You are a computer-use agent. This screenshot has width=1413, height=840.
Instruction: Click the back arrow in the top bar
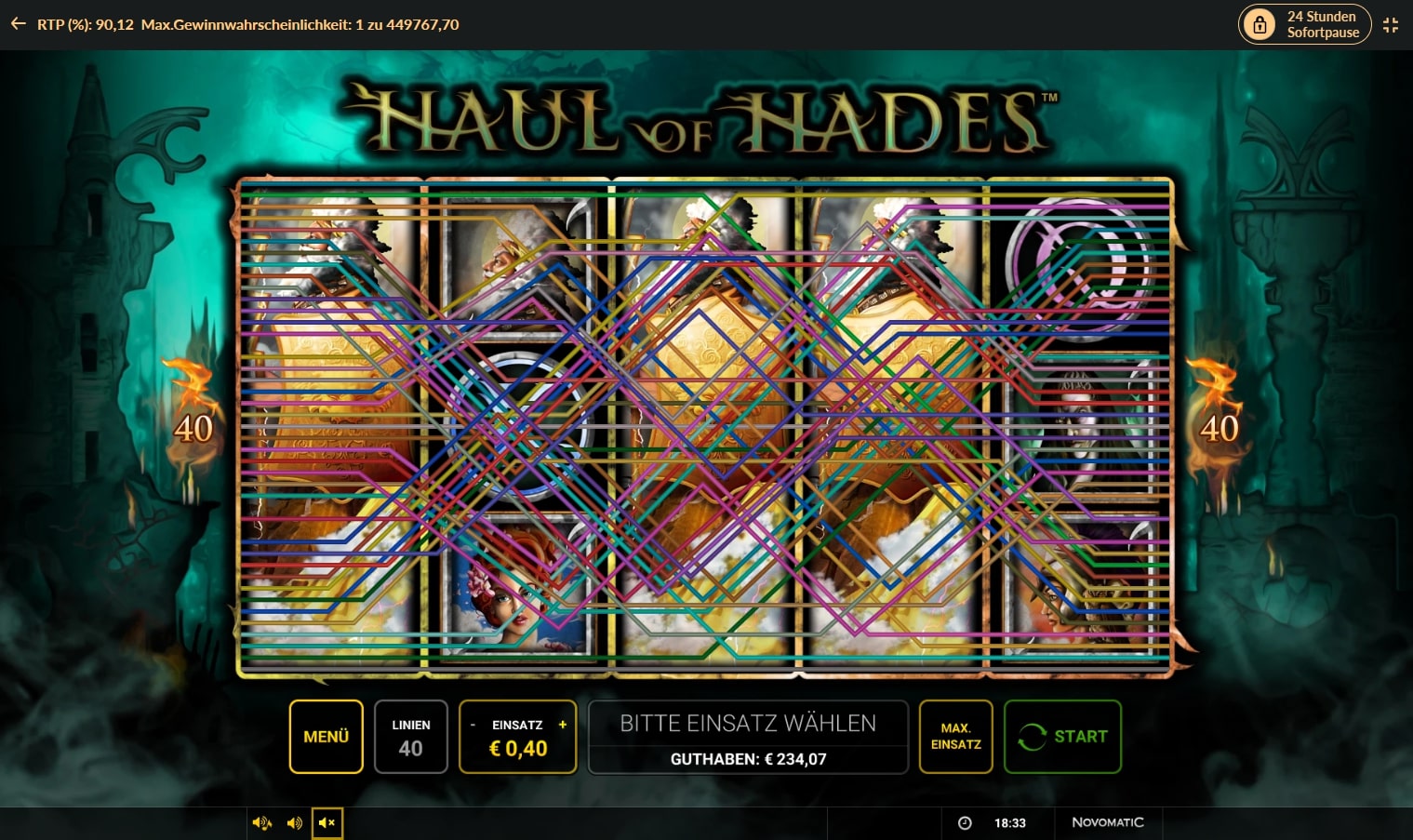(x=18, y=23)
